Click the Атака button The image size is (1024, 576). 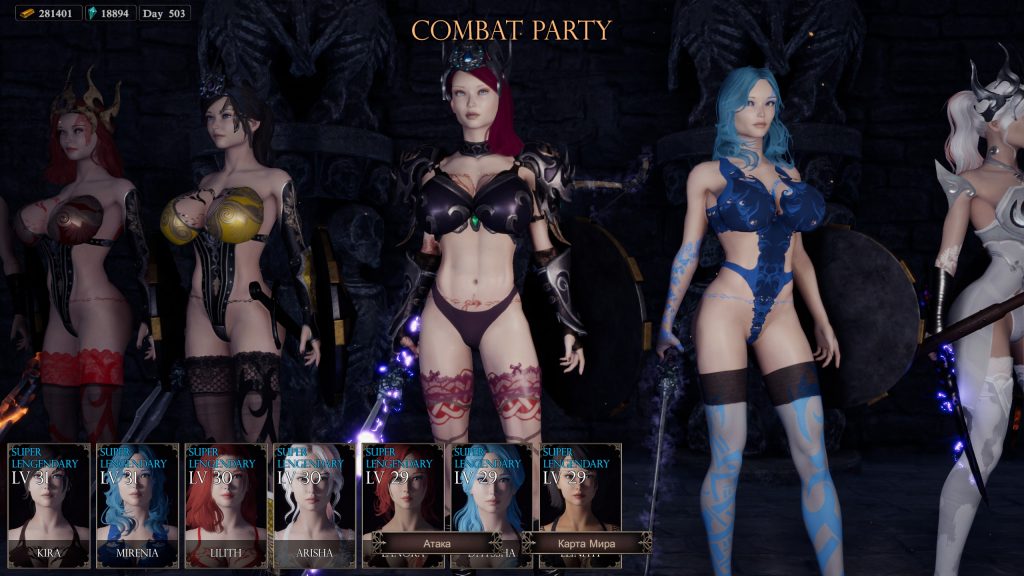pos(437,543)
